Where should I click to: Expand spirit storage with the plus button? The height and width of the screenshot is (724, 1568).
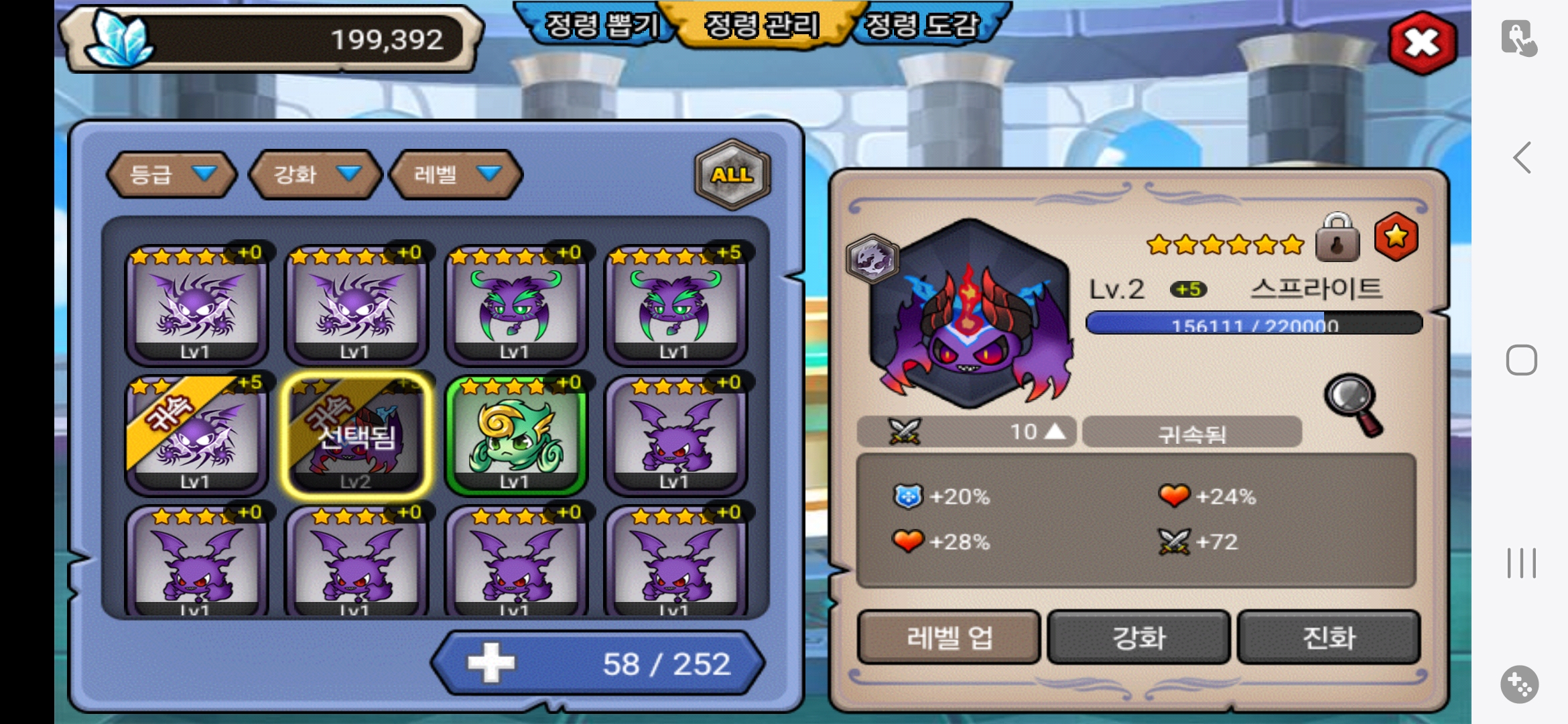(491, 663)
